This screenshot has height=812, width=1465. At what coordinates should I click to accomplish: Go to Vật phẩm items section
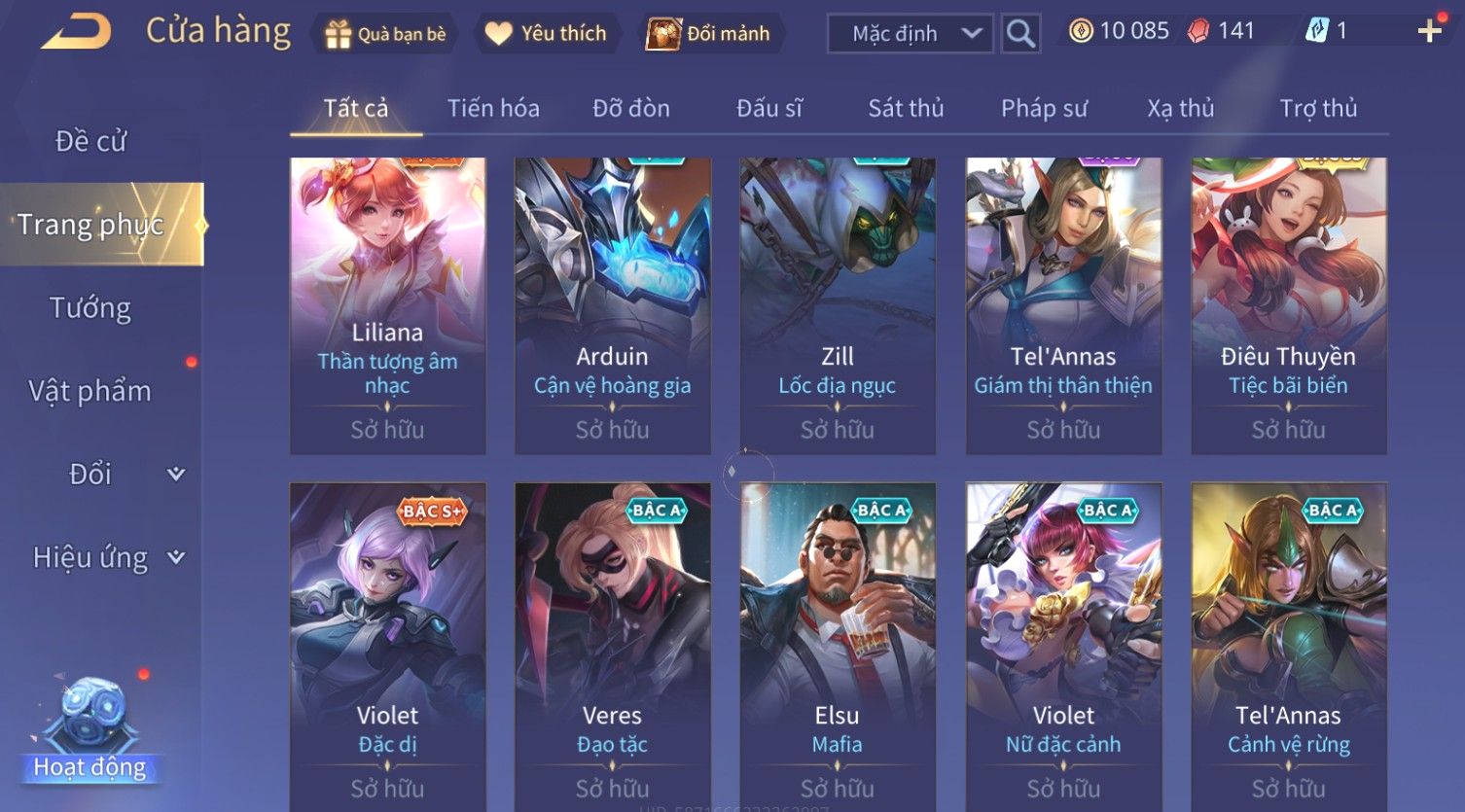coord(90,391)
